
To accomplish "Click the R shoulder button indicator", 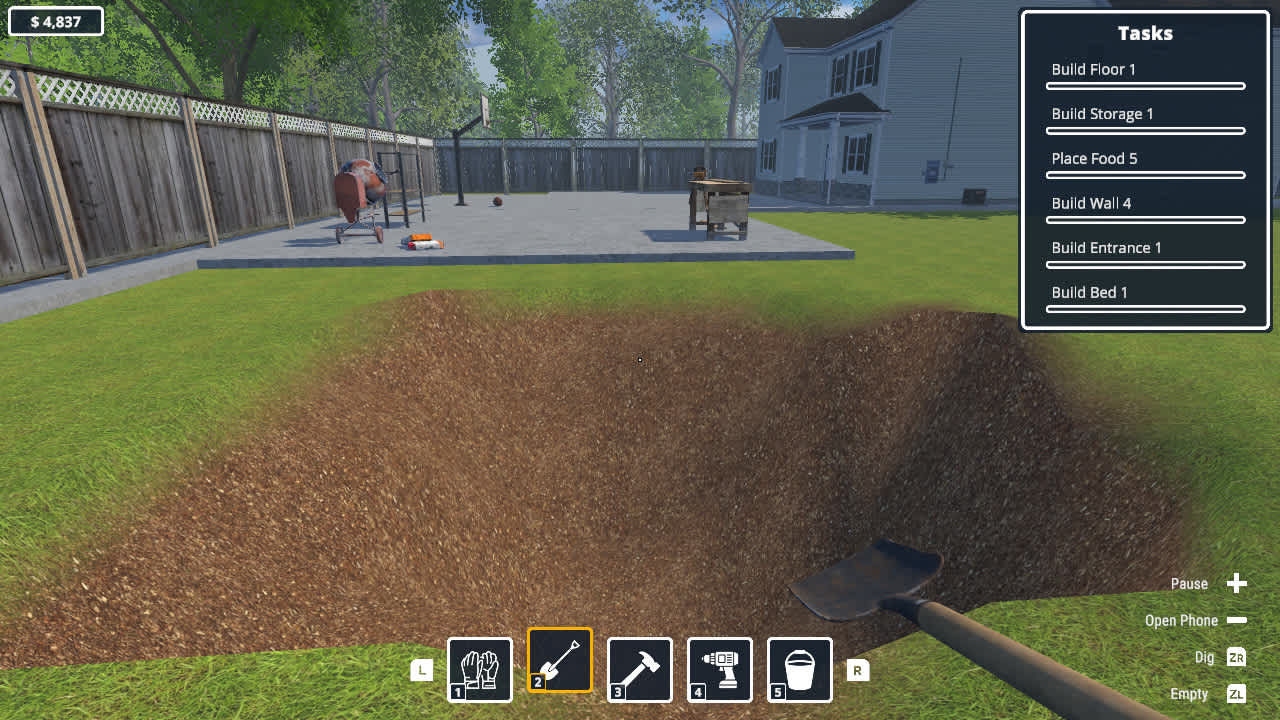I will click(857, 669).
